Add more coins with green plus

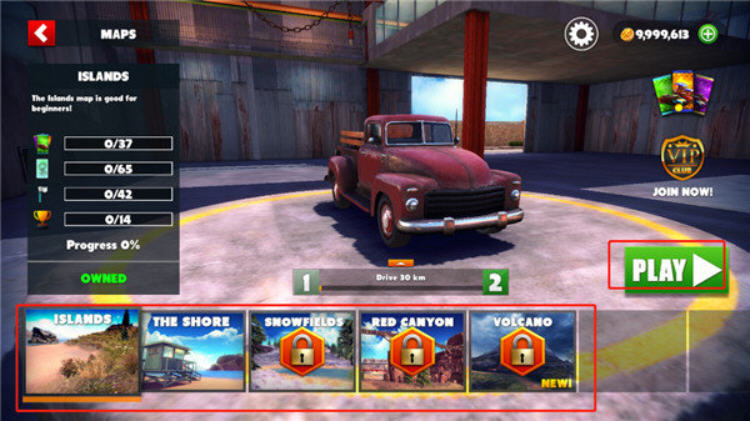coord(708,34)
